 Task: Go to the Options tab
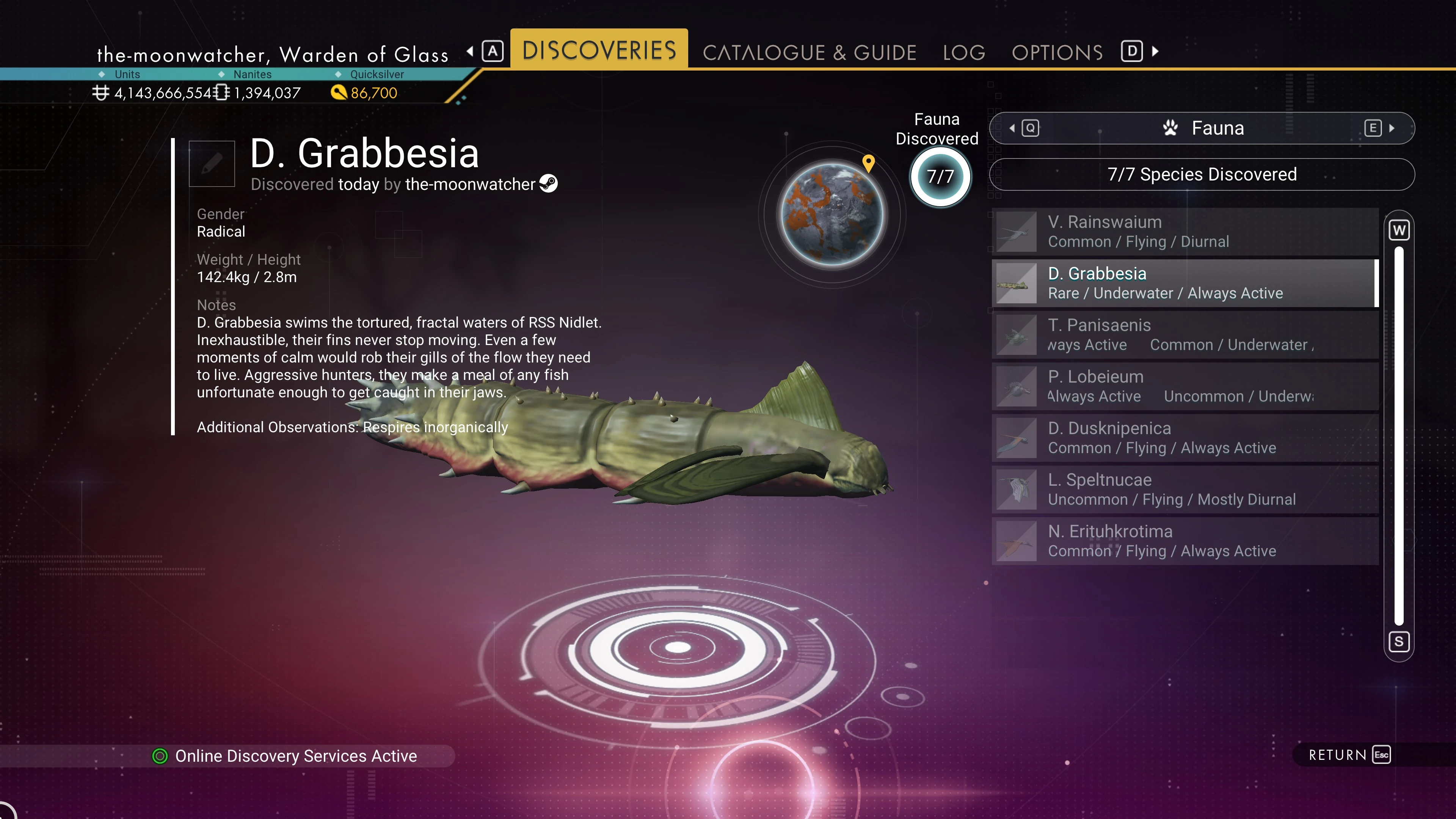[x=1057, y=53]
